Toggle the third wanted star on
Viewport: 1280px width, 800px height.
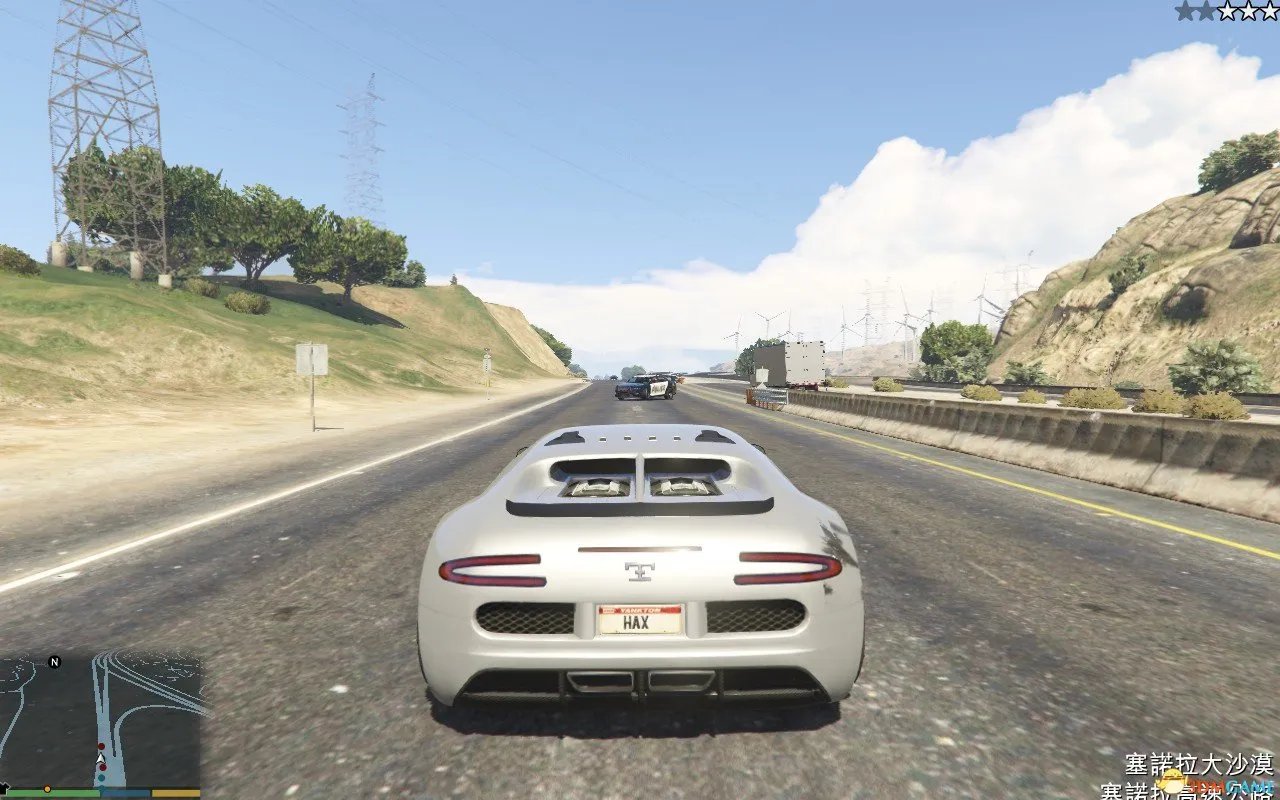pos(1227,11)
